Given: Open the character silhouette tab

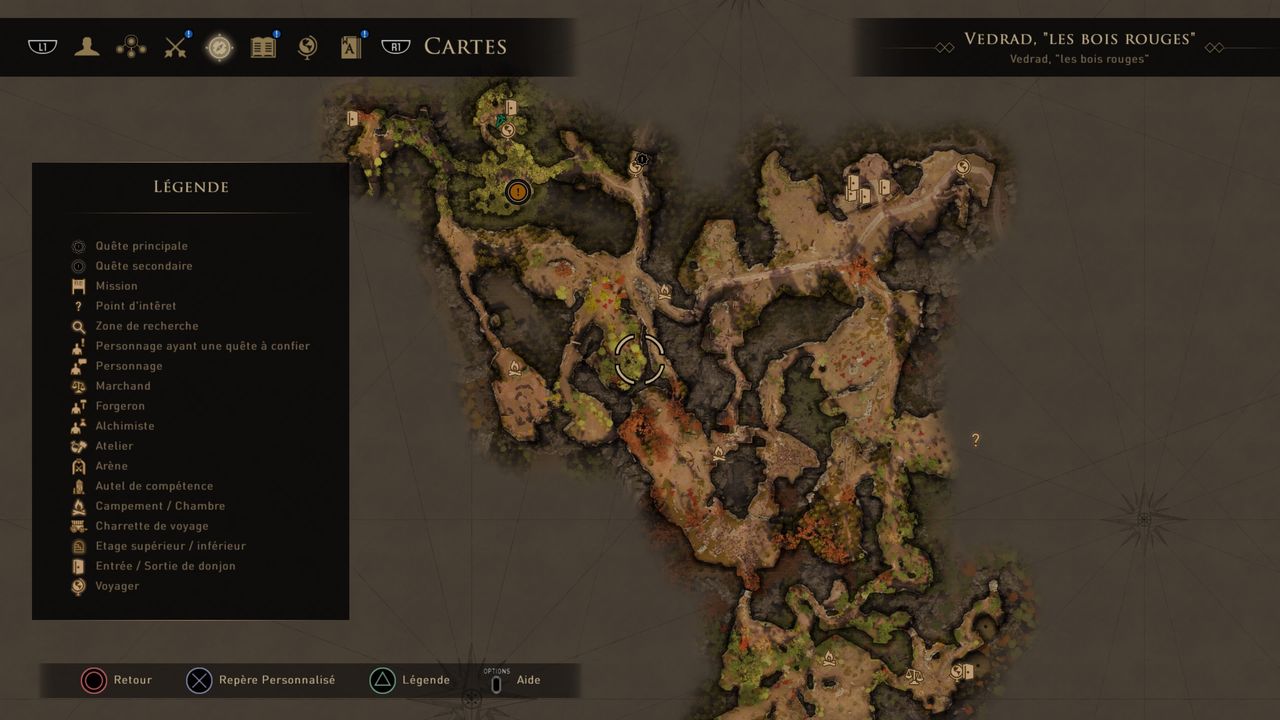Looking at the screenshot, I should point(87,46).
